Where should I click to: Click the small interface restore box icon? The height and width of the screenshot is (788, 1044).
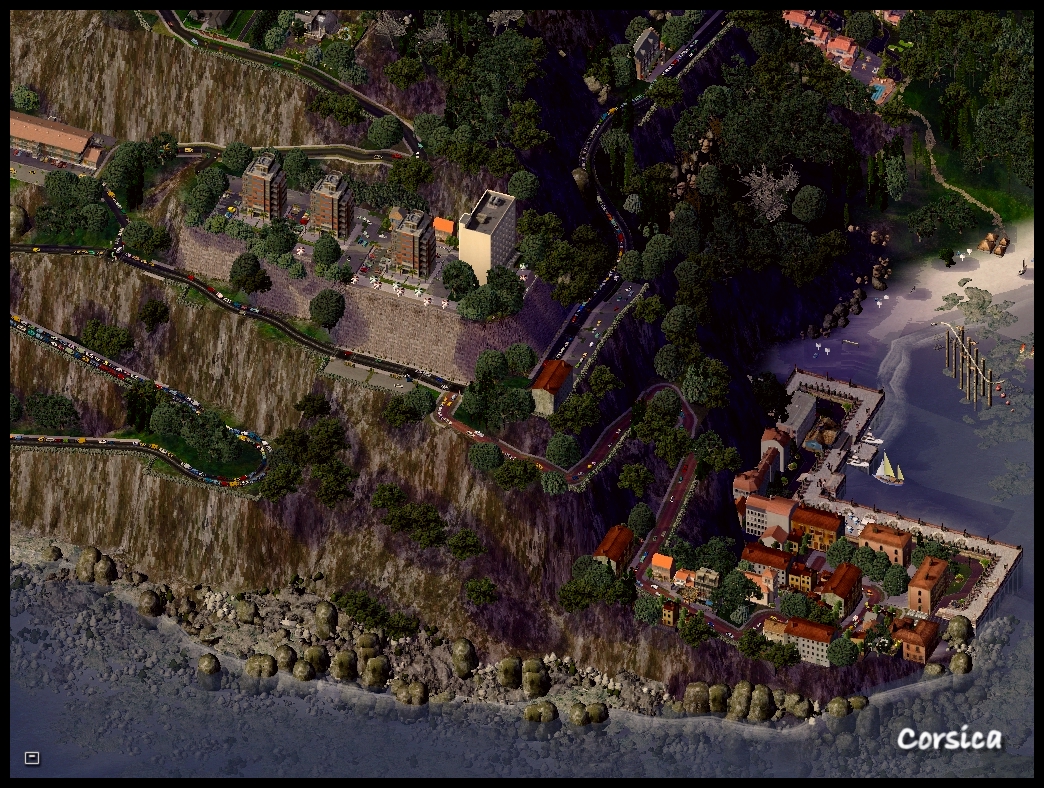pos(32,758)
